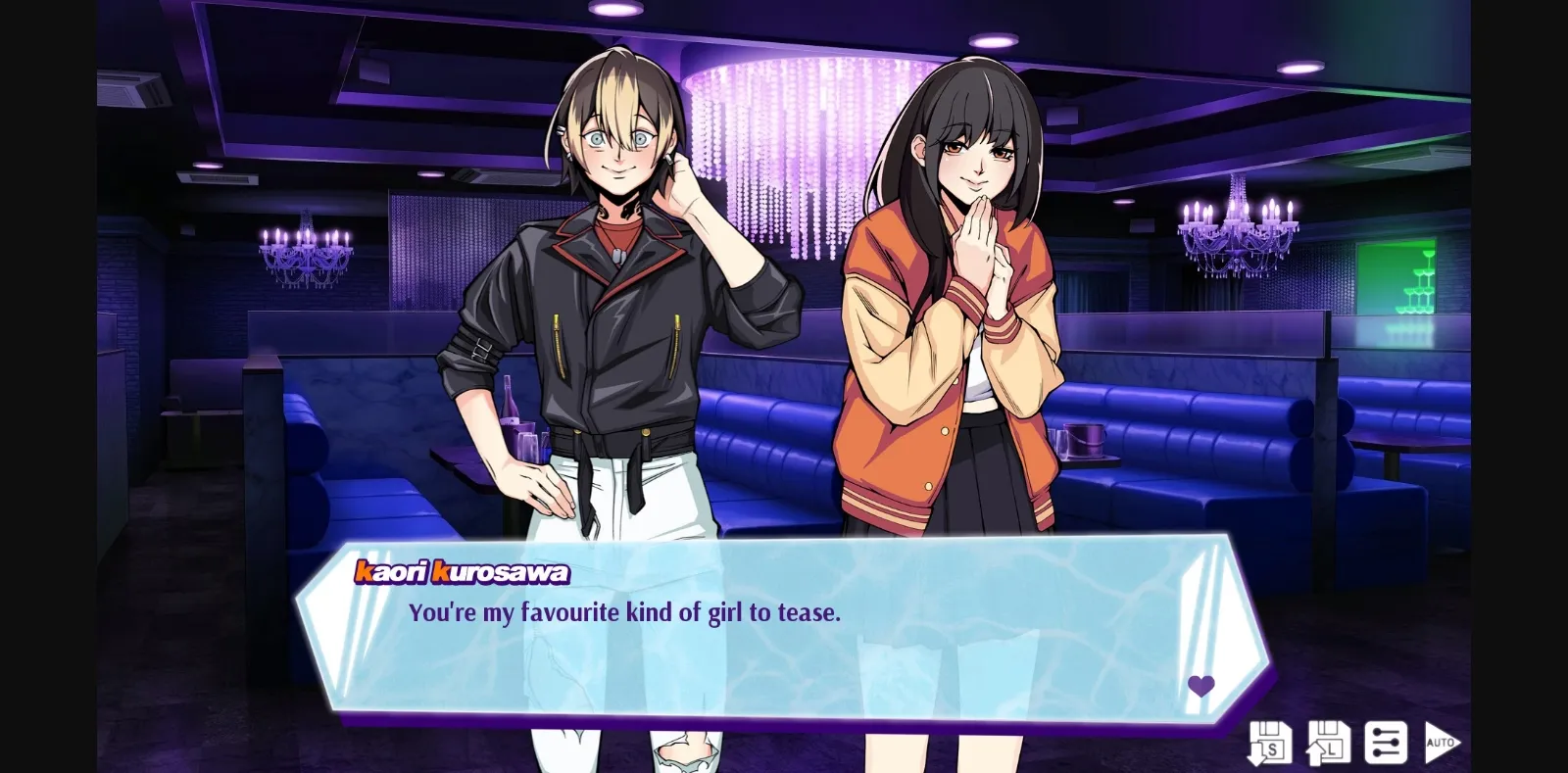1568x773 pixels.
Task: Open the options sliders icon
Action: (x=1385, y=745)
